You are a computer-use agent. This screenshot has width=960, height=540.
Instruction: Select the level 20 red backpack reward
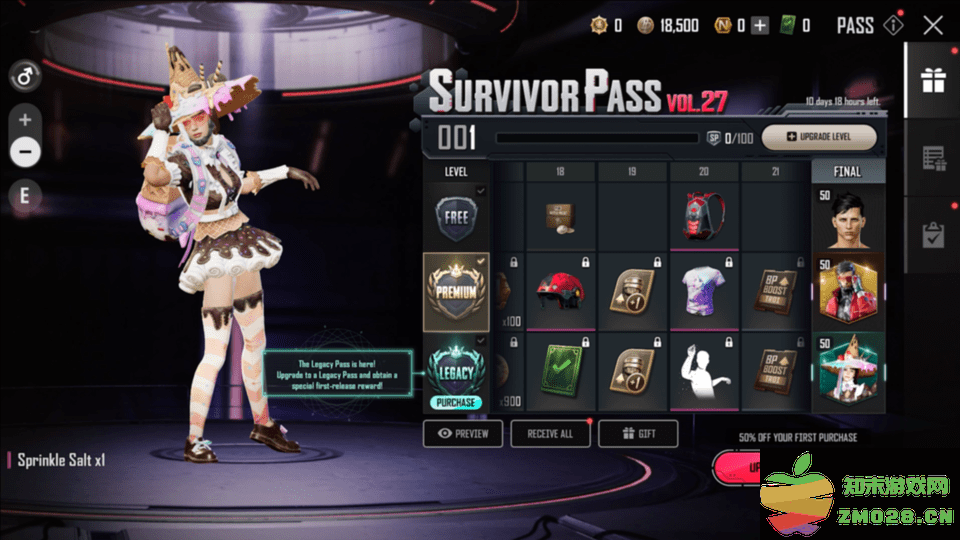(x=705, y=215)
